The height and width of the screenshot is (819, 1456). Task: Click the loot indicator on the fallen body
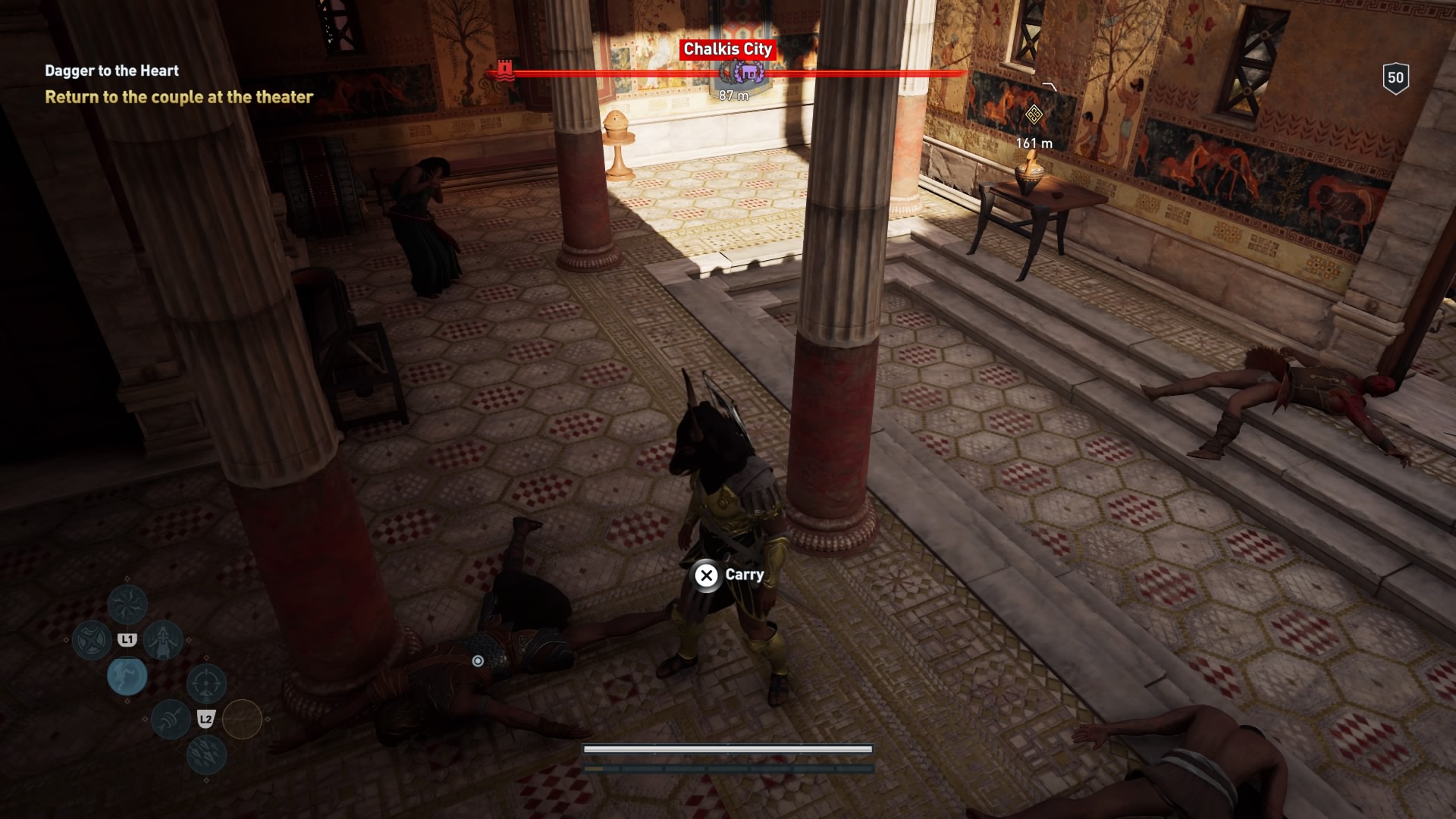[x=478, y=661]
